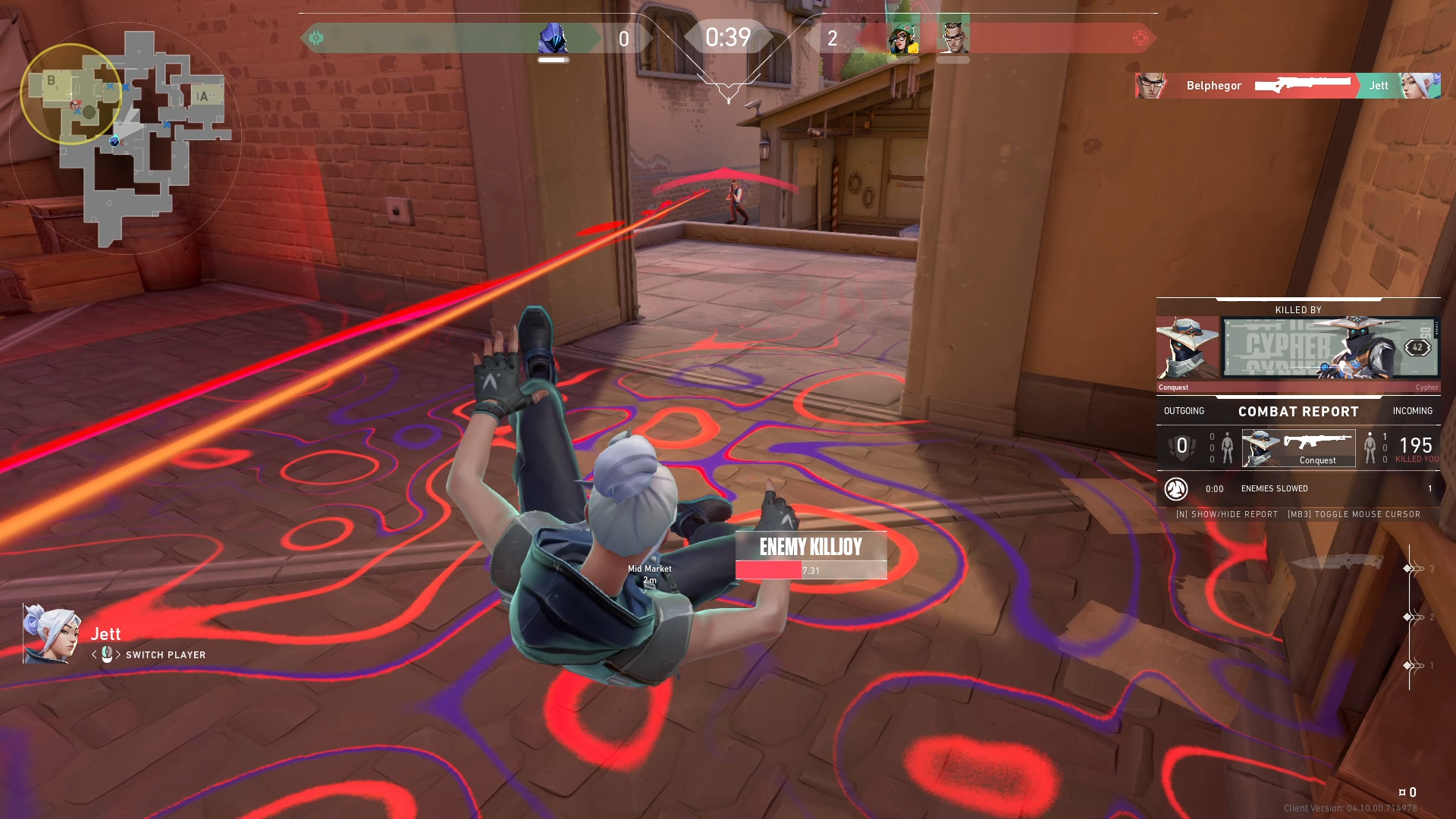
Task: Click the Outgoing damage column header
Action: click(x=1184, y=411)
